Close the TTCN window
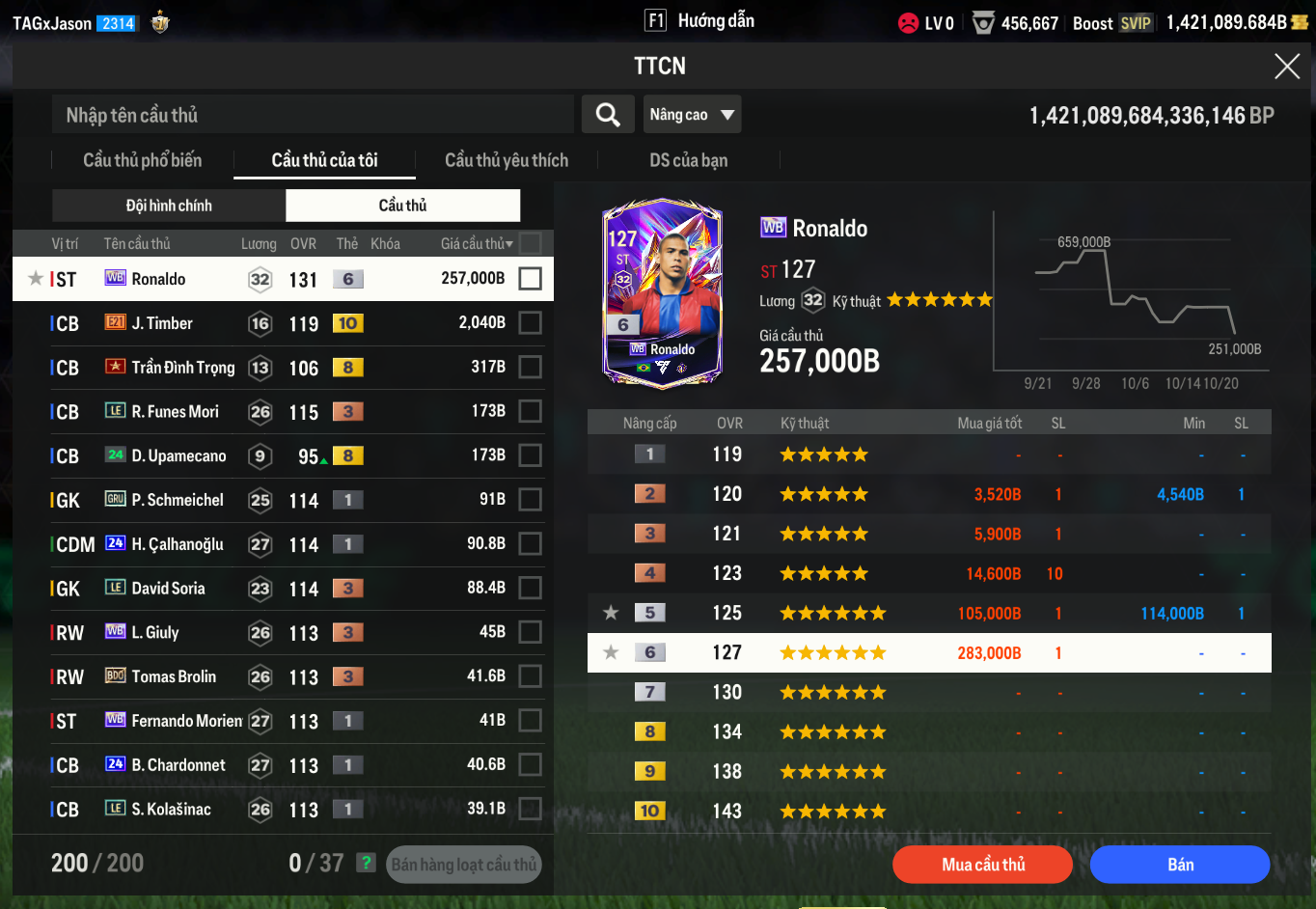1316x909 pixels. click(x=1287, y=67)
